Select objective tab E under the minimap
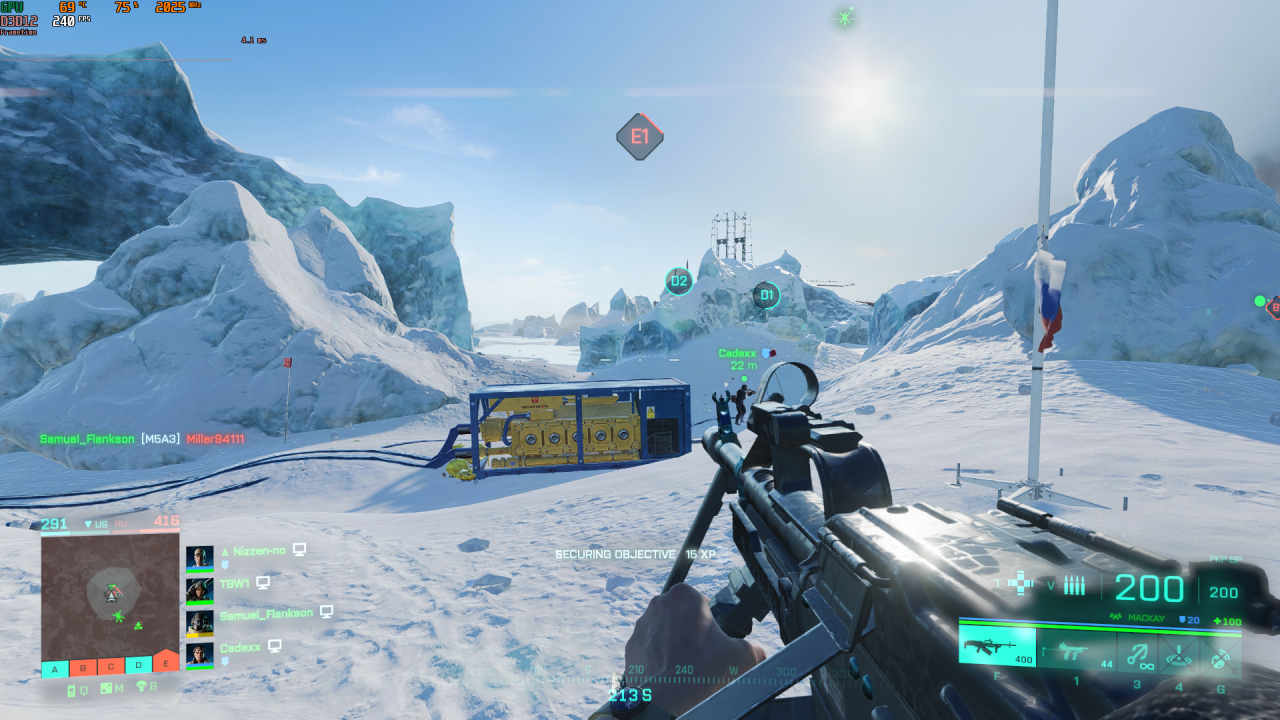The height and width of the screenshot is (720, 1280). click(x=165, y=663)
